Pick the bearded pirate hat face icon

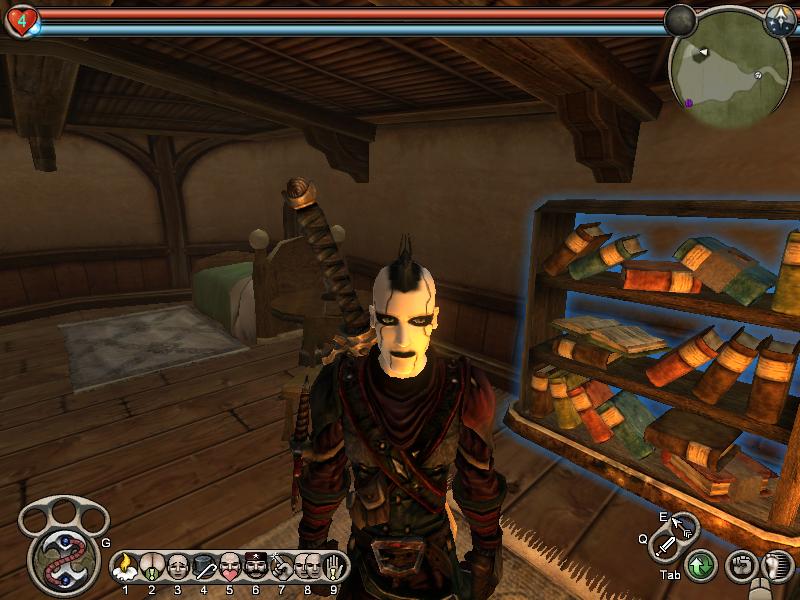[x=256, y=568]
